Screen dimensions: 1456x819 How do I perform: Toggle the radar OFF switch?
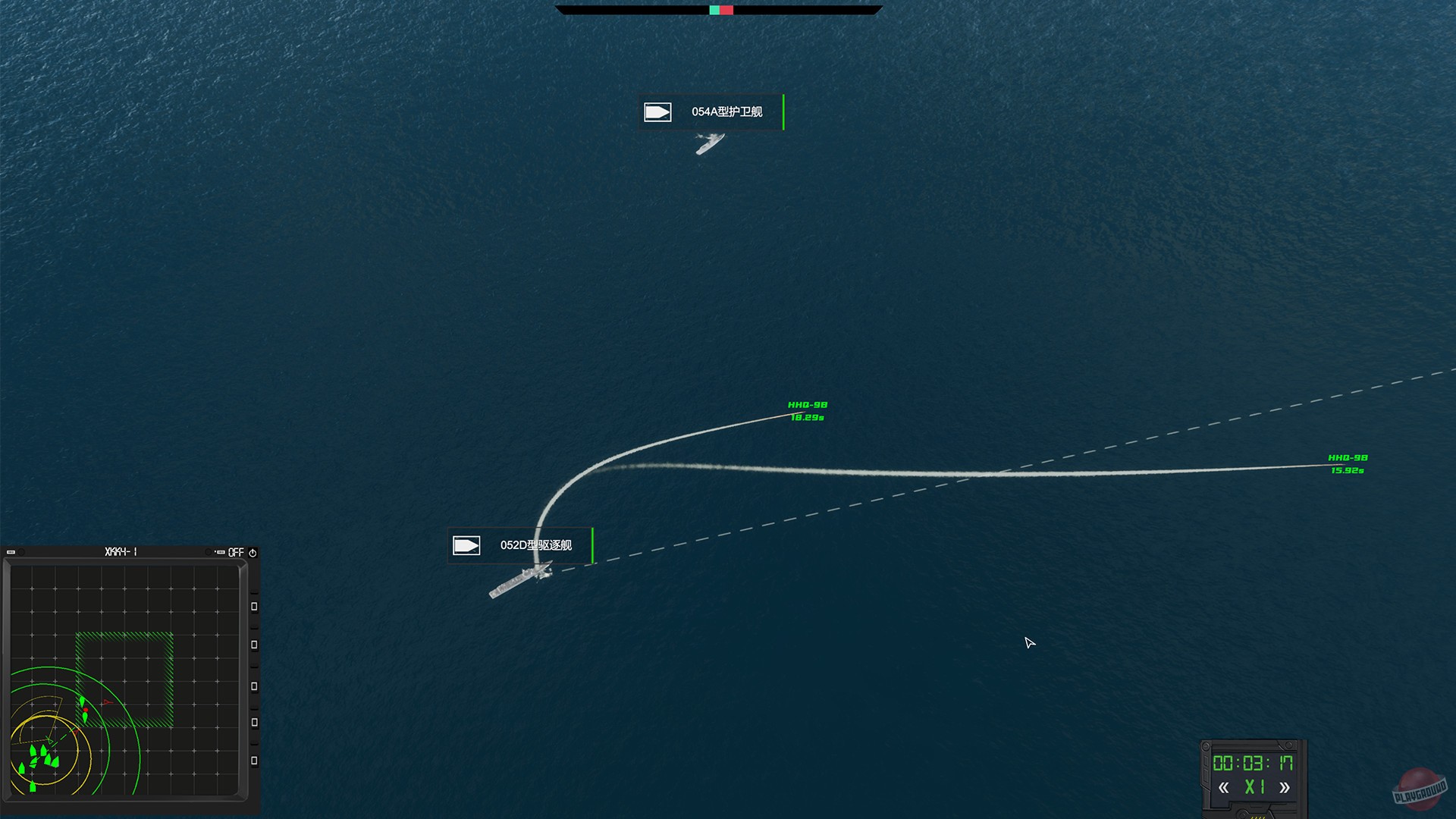(236, 553)
